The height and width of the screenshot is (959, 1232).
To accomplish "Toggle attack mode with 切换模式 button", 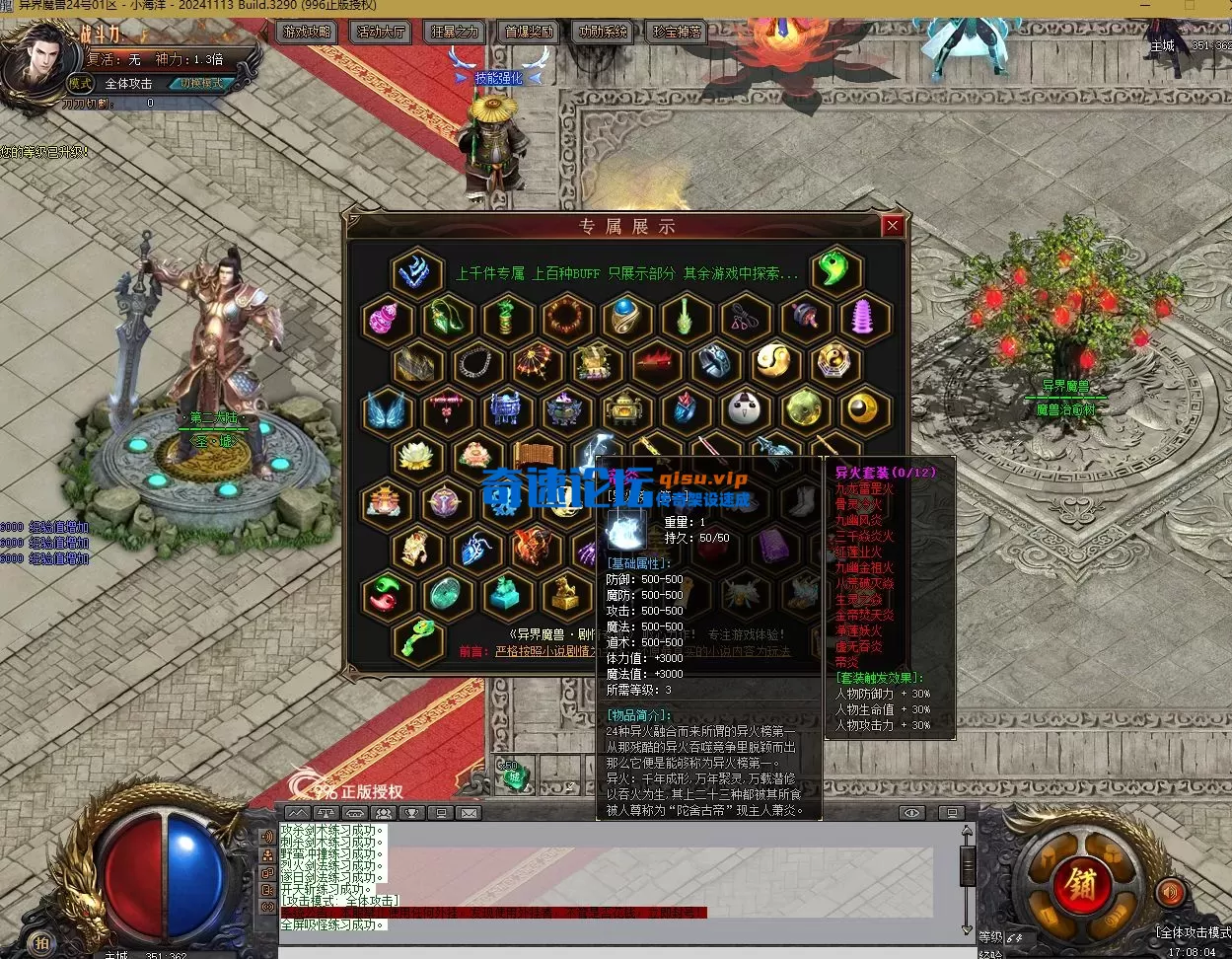I will (x=201, y=84).
